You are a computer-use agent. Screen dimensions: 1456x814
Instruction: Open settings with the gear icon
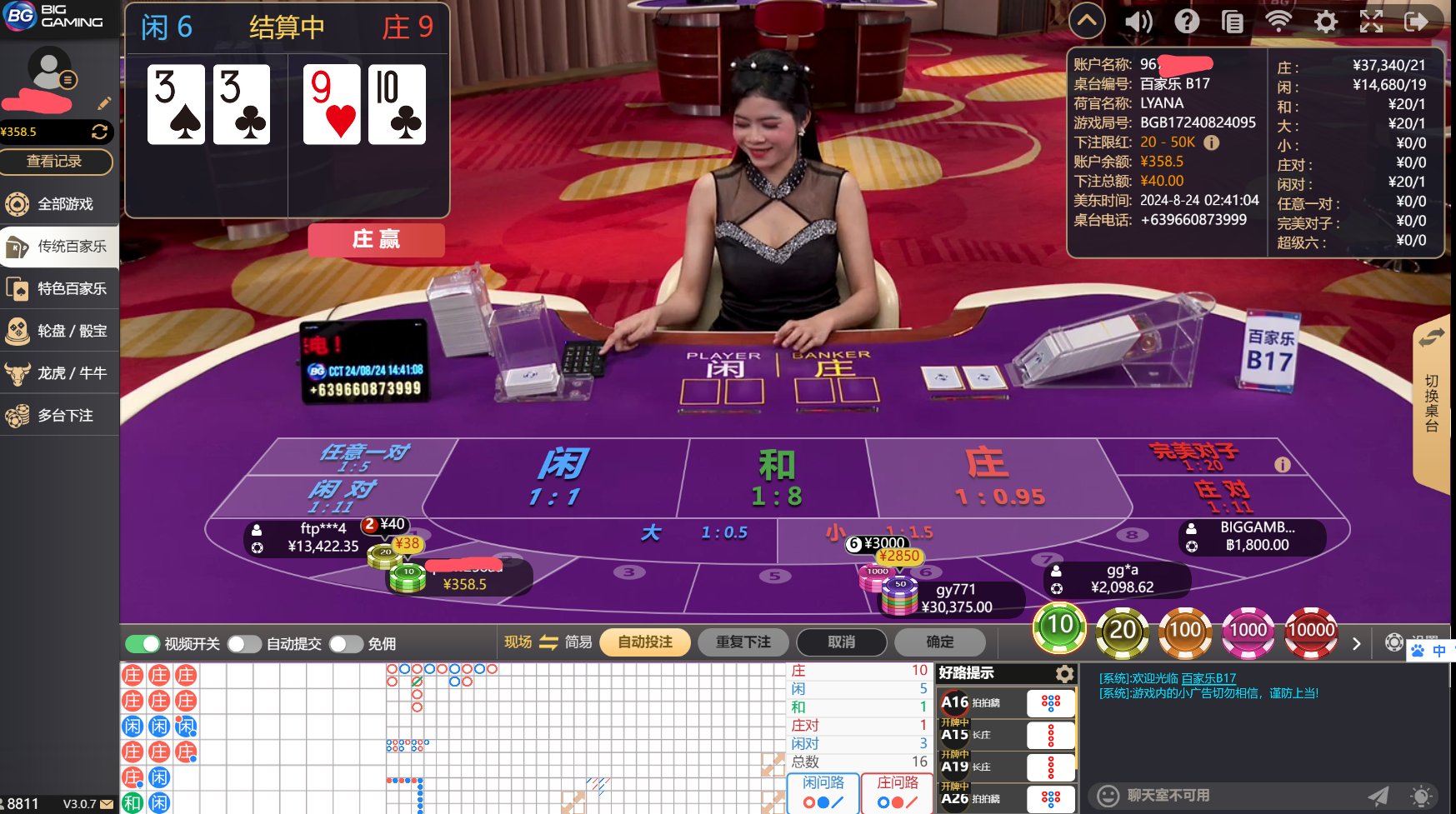coord(1324,21)
